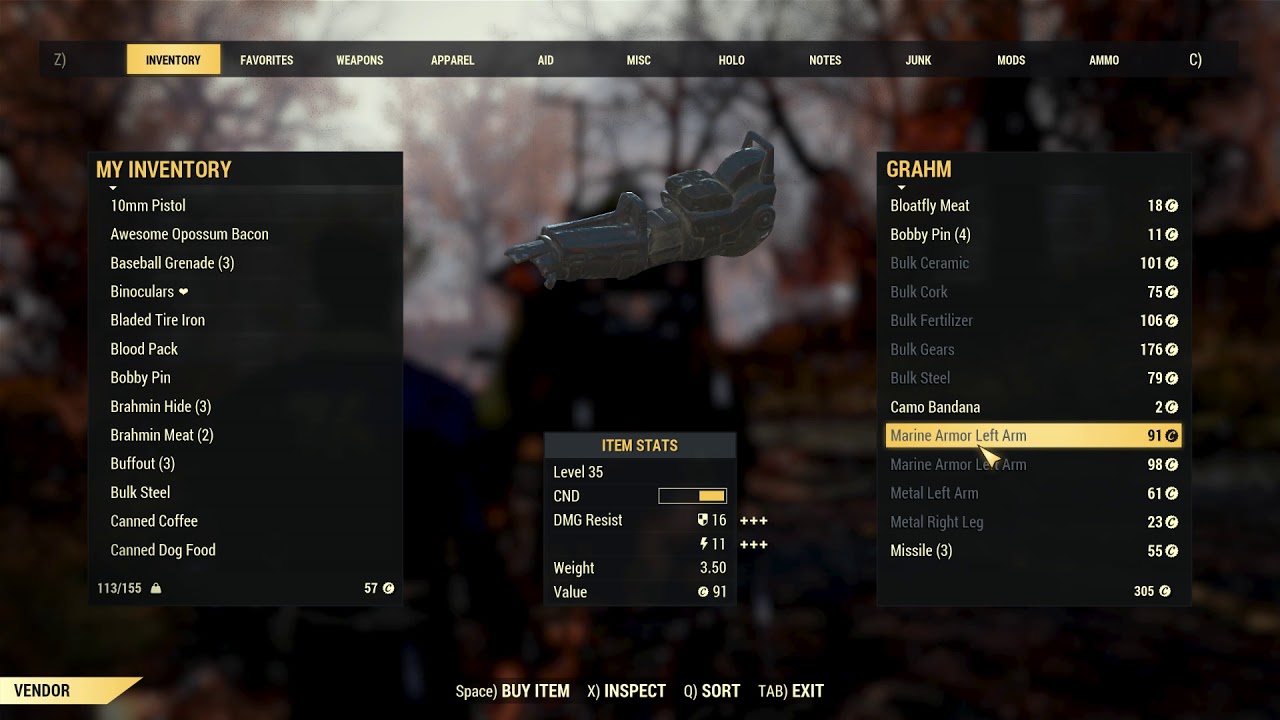Open the Apparel tab

452,60
